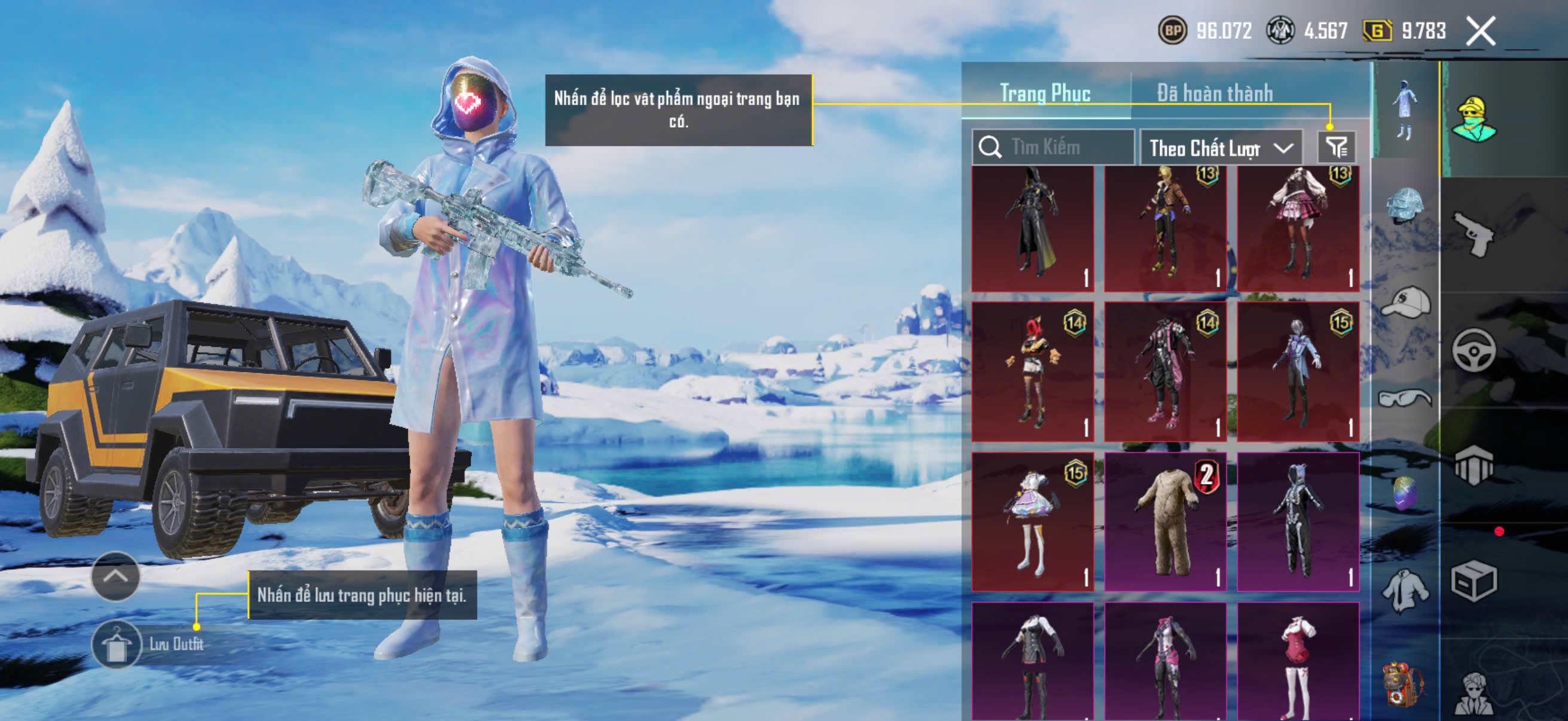The width and height of the screenshot is (1568, 721).
Task: Open the Đã hoàn thành tab
Action: (x=1215, y=94)
